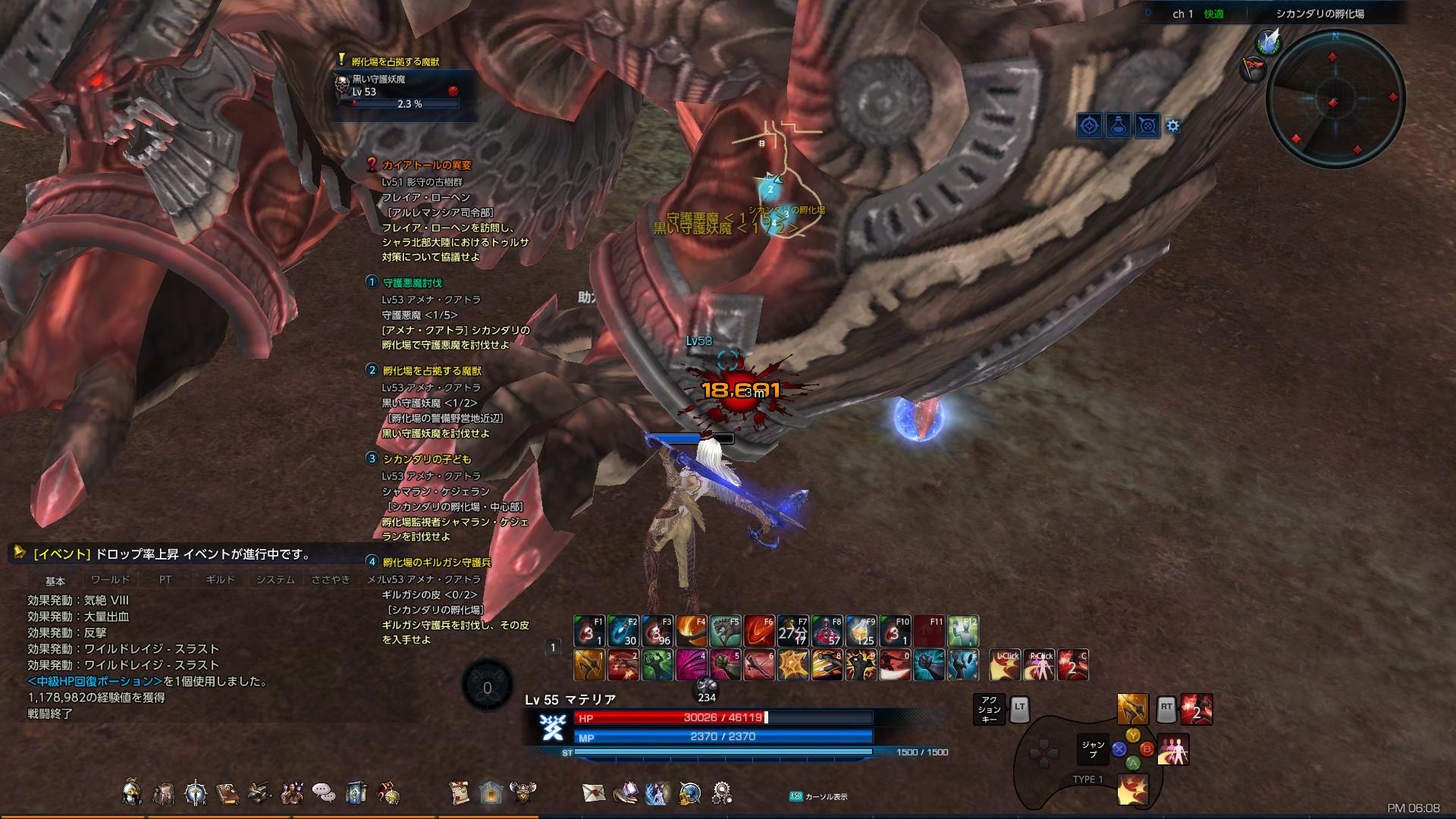Image resolution: width=1456 pixels, height=819 pixels.
Task: Select the 守護悪魔討伐 quest tracker entry
Action: tap(412, 283)
